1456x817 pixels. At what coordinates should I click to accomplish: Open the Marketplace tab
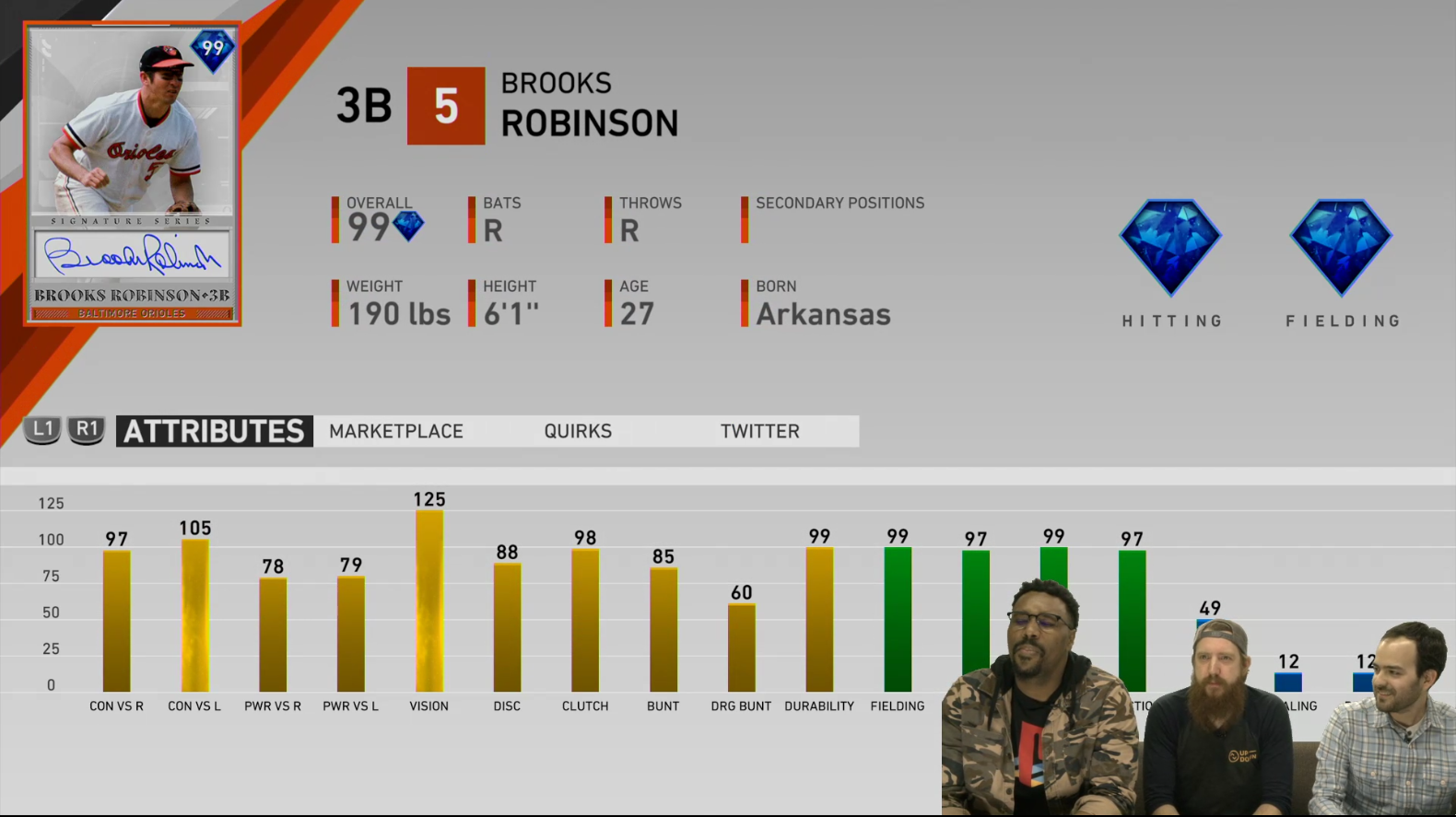pyautogui.click(x=396, y=431)
